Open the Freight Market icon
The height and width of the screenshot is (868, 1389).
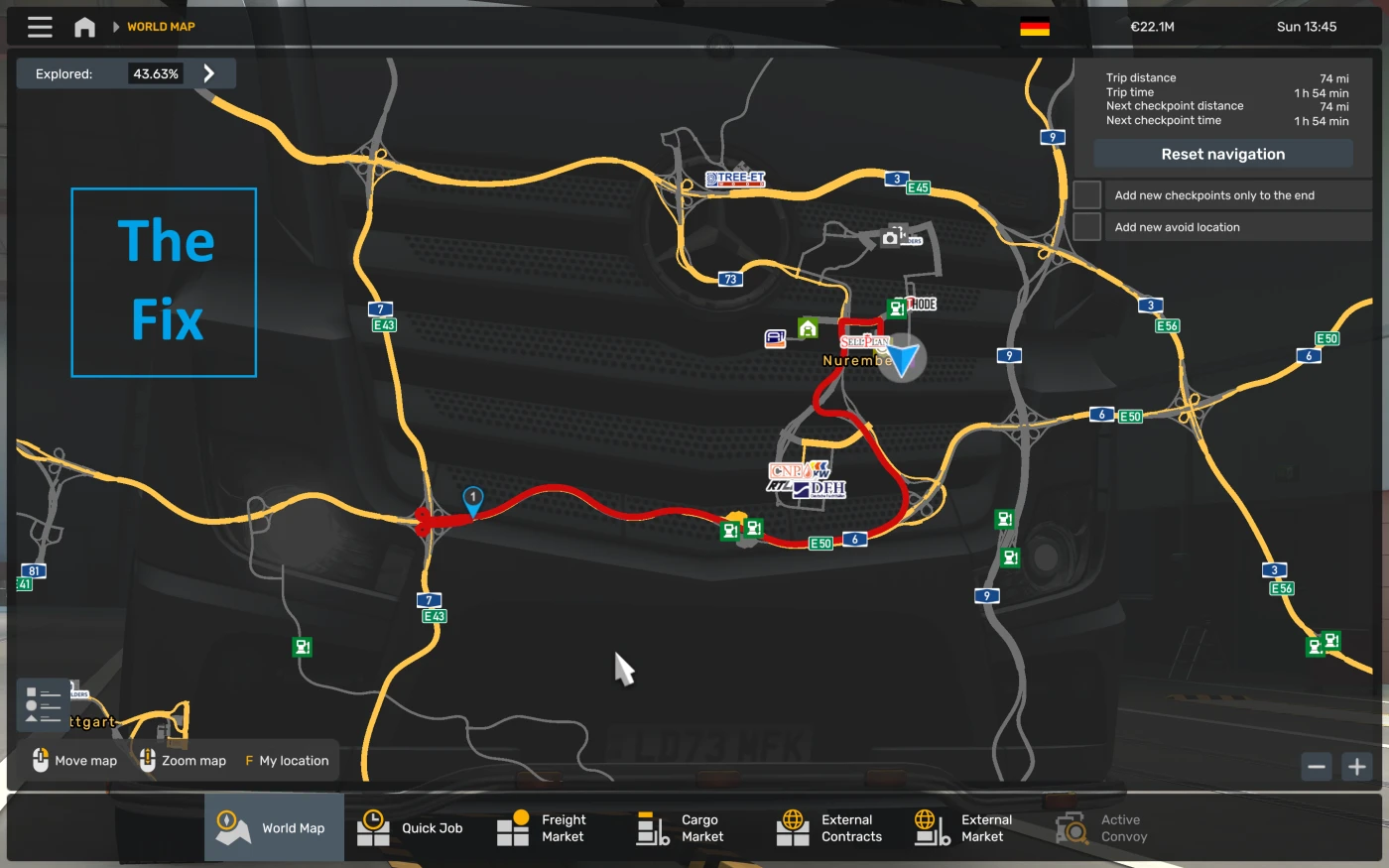(x=514, y=826)
